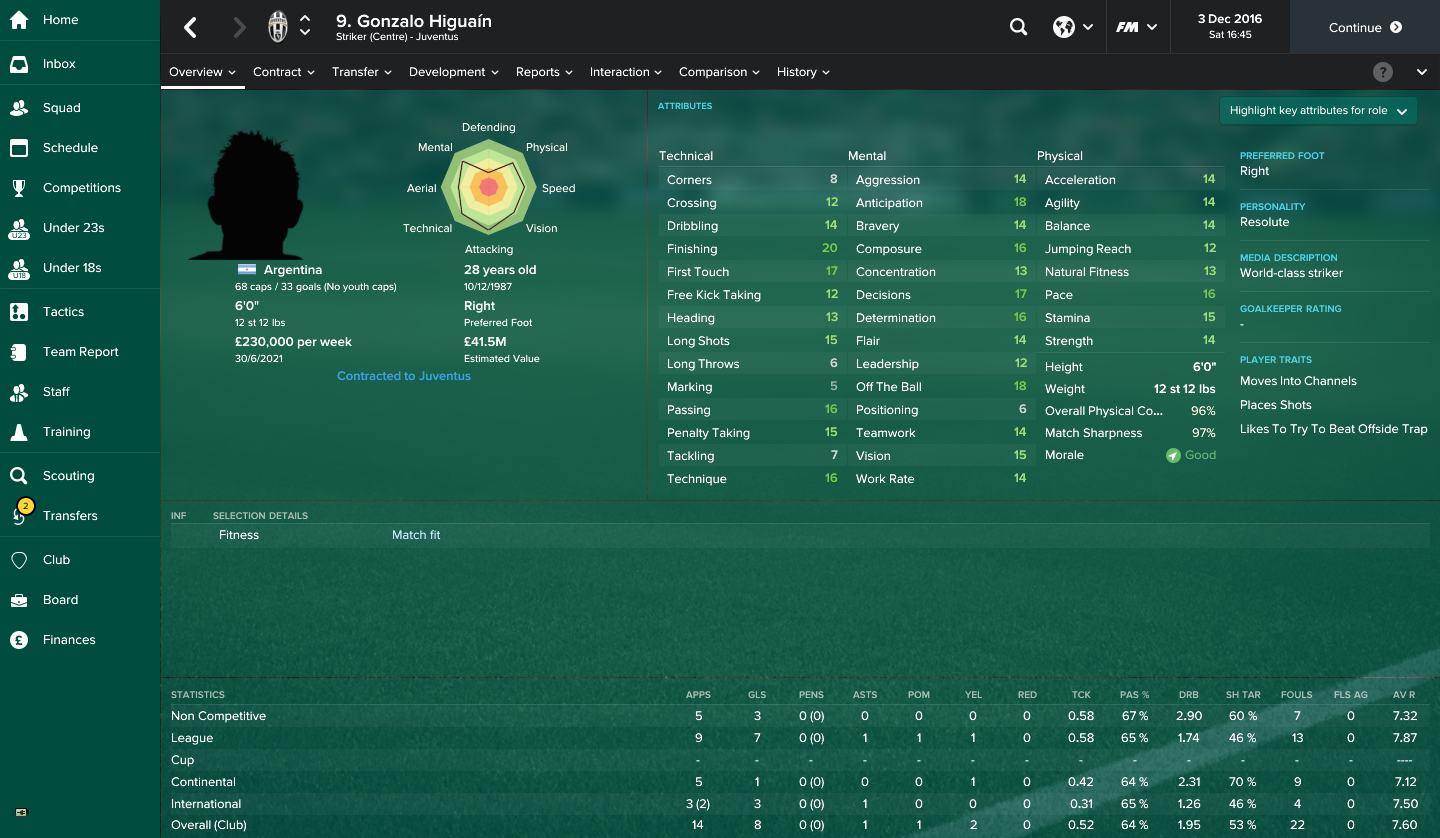Open the help question mark icon
The height and width of the screenshot is (838, 1440).
(1383, 71)
